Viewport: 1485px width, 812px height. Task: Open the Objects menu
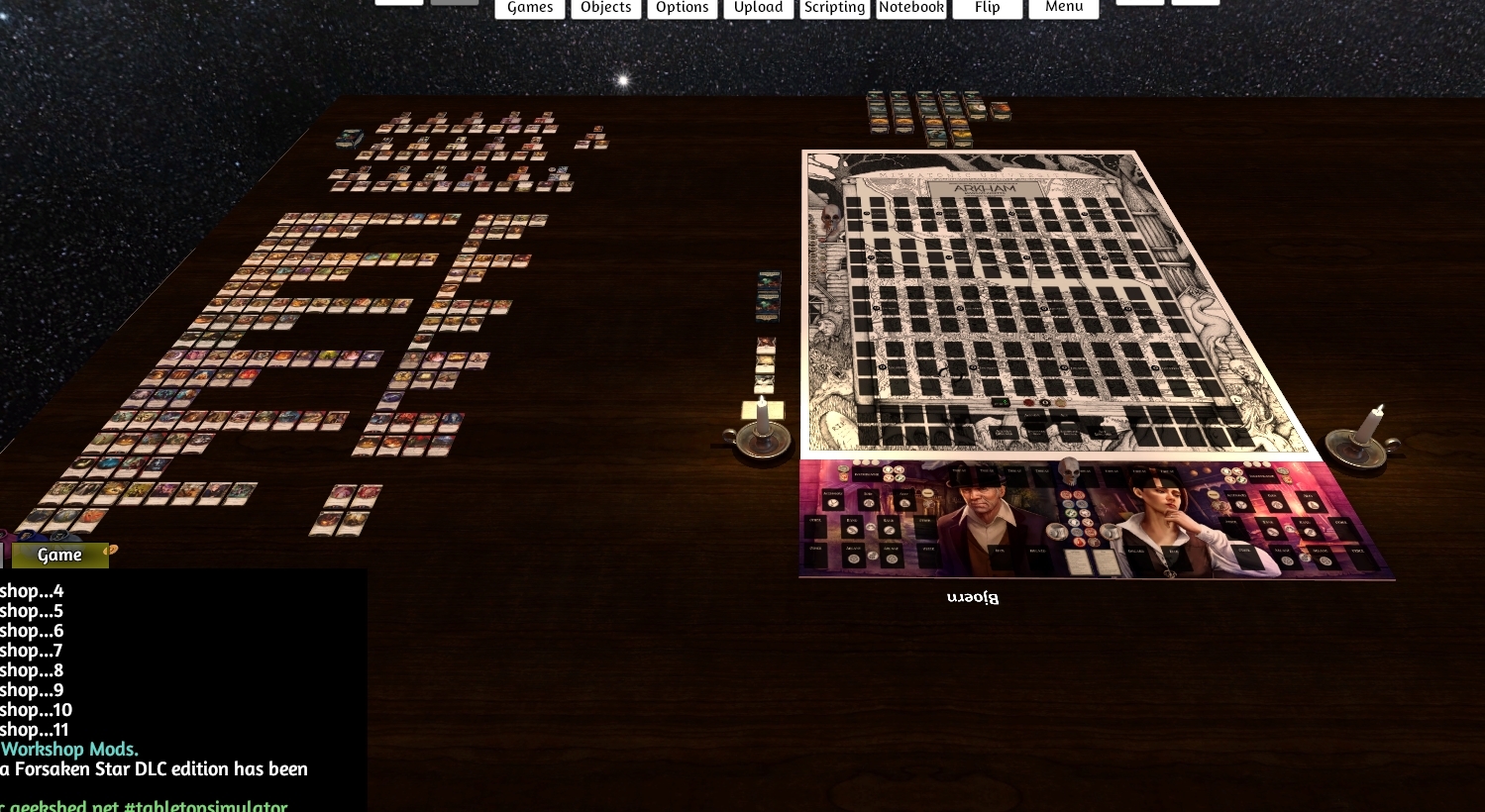(605, 7)
